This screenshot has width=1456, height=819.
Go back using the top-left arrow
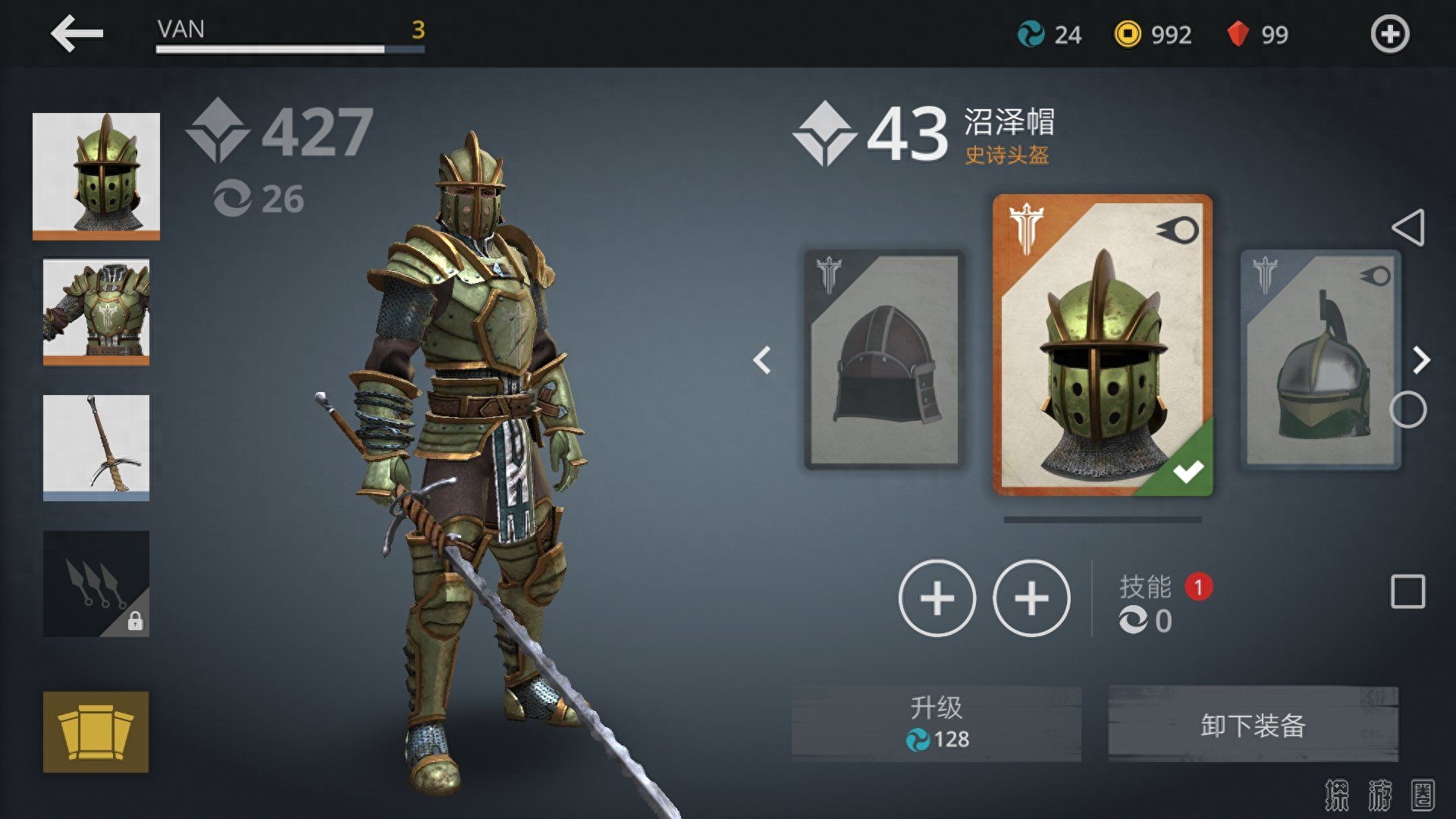tap(77, 33)
